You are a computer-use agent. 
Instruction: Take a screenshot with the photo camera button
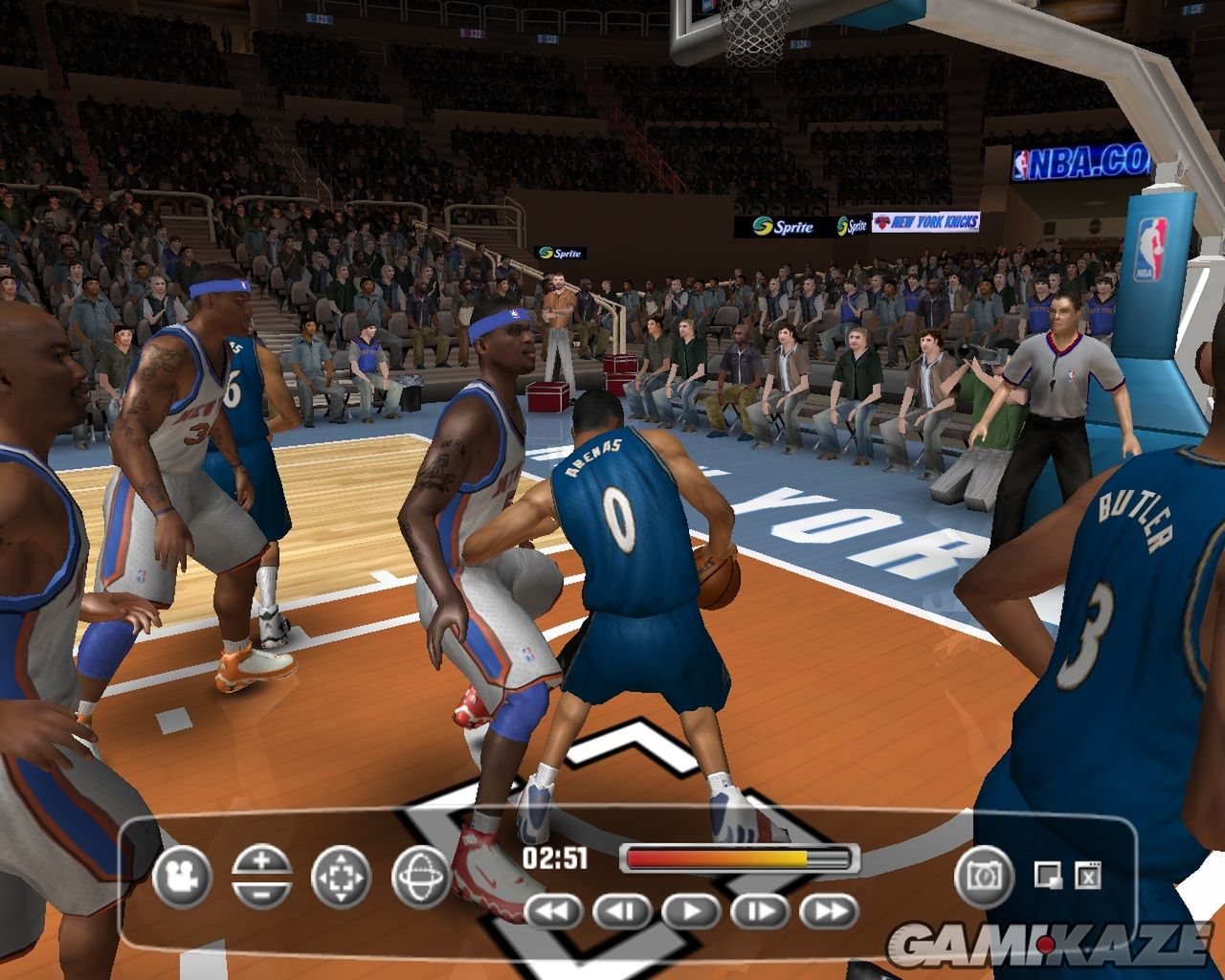coord(983,876)
